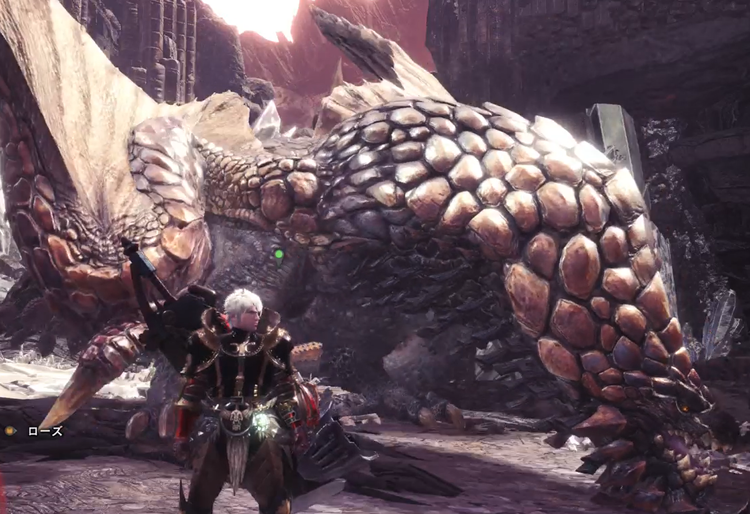The image size is (750, 514).
Task: Click the yellow player marker icon beside ローズ
Action: [x=10, y=431]
